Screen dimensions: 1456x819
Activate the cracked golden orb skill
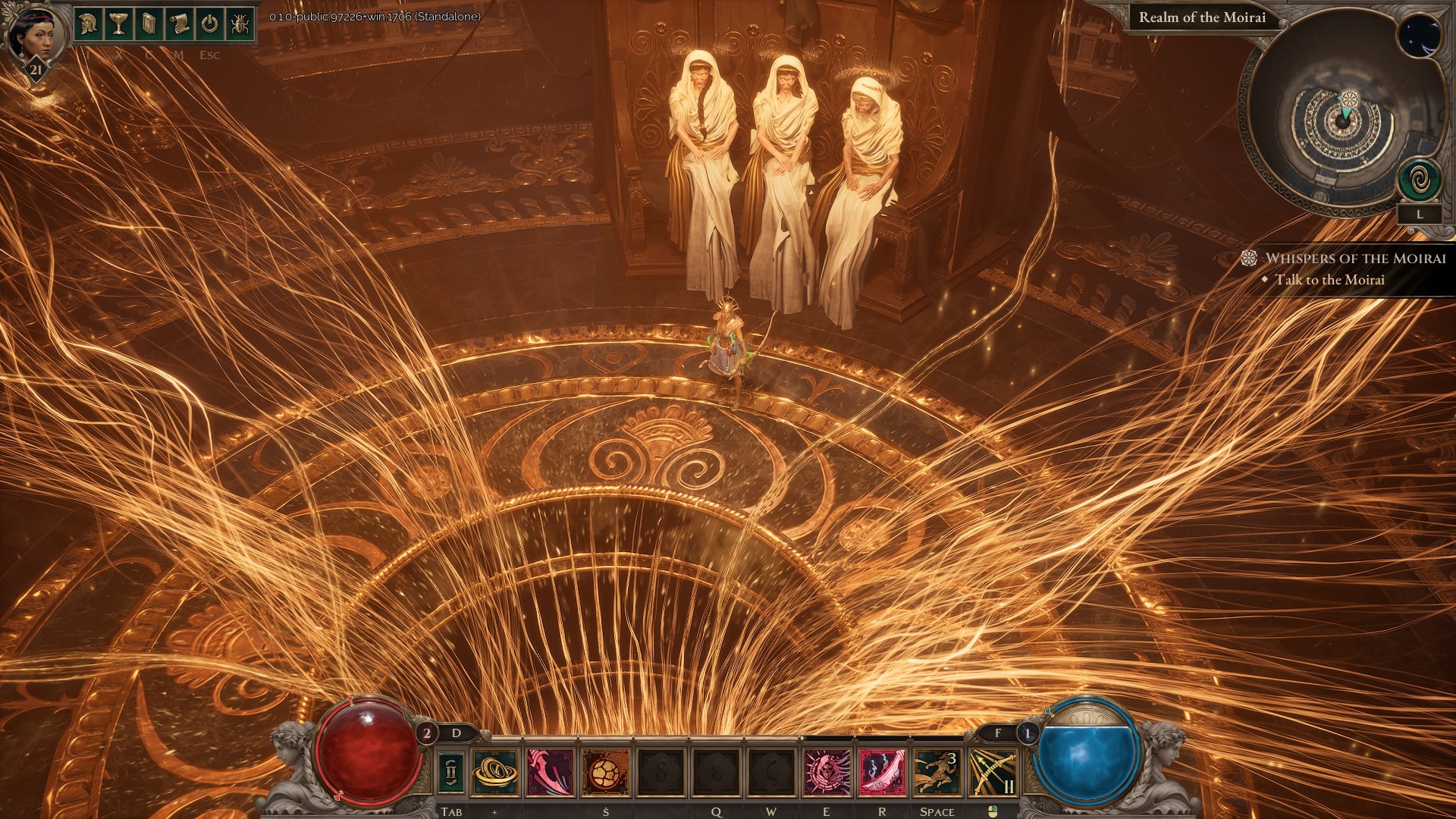pos(606,772)
